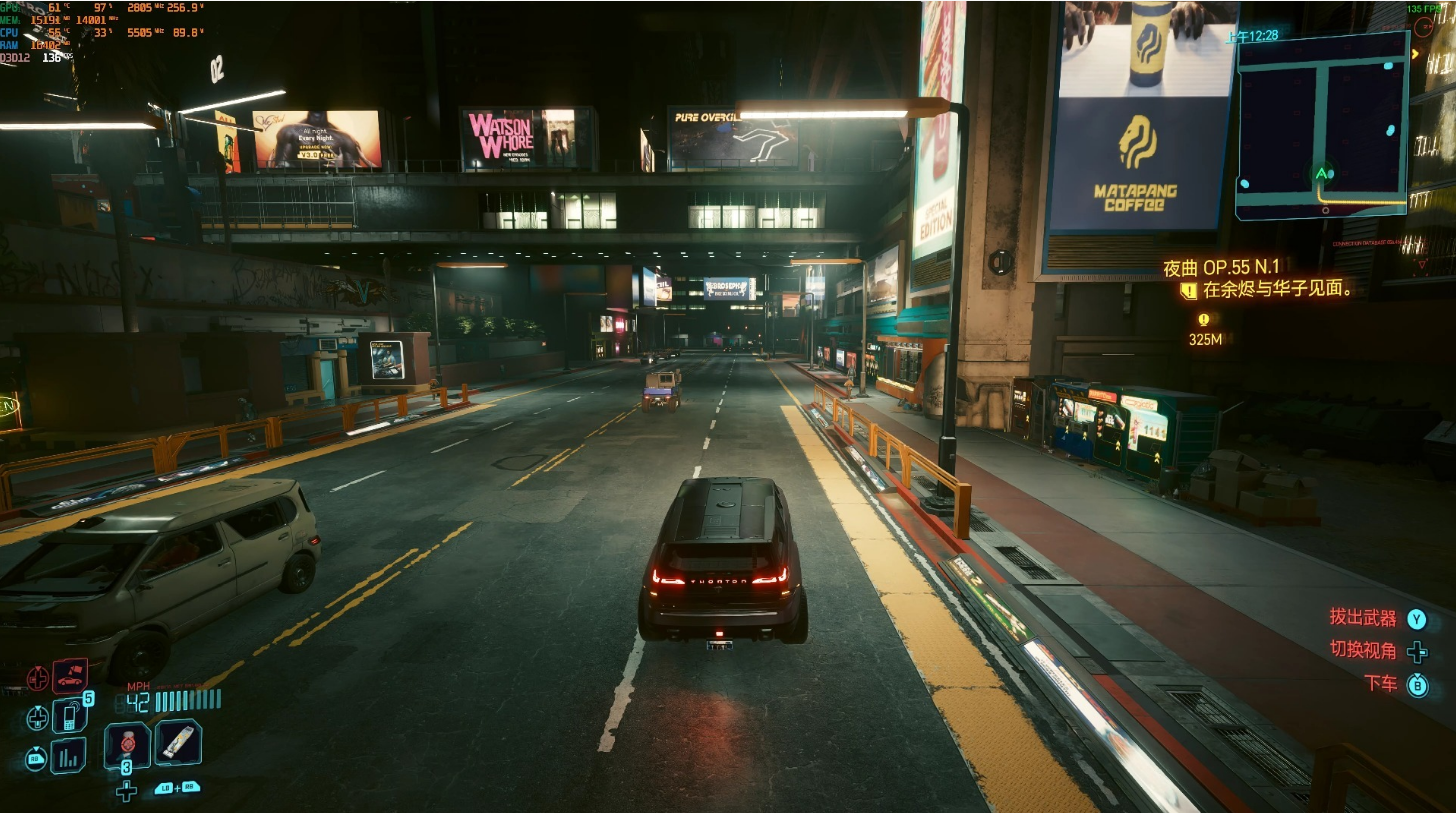The width and height of the screenshot is (1456, 813).
Task: Select the white inhaler consumable slot
Action: pyautogui.click(x=178, y=742)
